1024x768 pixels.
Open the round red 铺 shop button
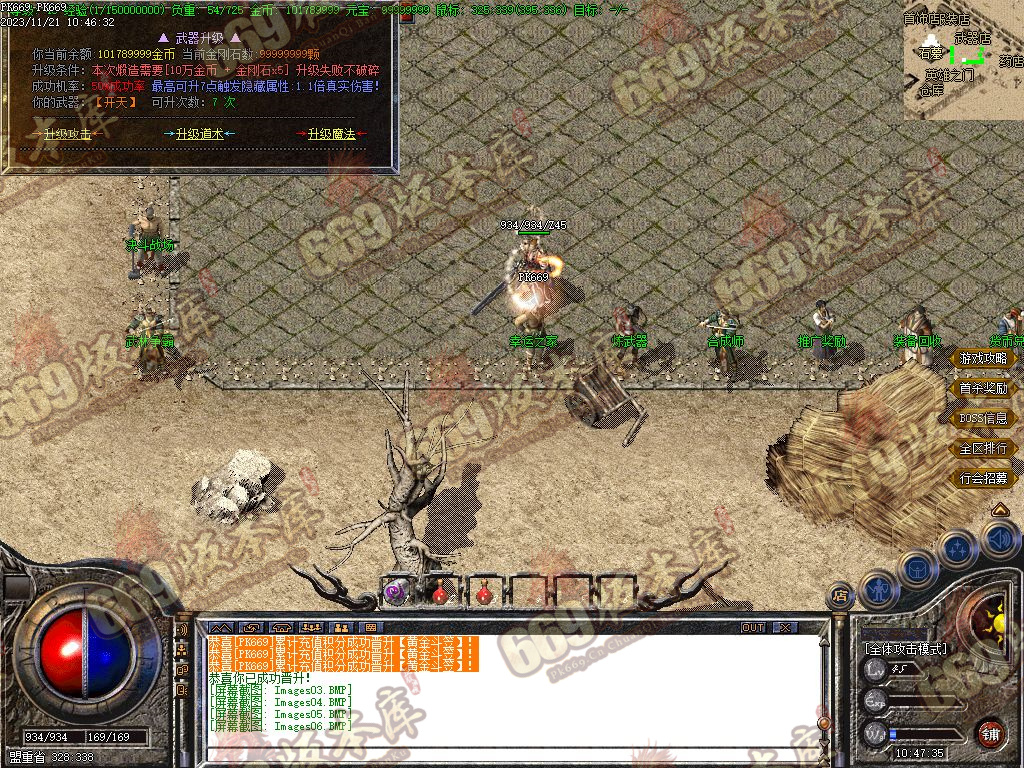pos(990,733)
